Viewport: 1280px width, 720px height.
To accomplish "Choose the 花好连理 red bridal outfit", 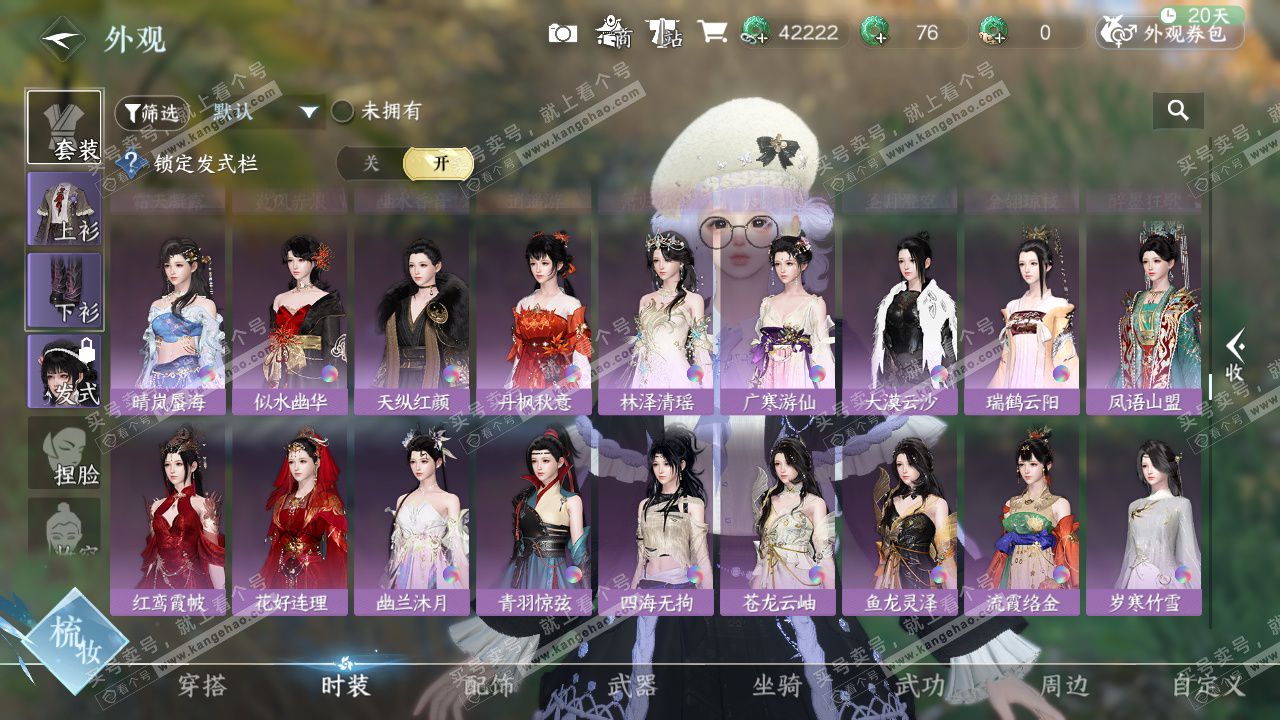I will pyautogui.click(x=290, y=520).
